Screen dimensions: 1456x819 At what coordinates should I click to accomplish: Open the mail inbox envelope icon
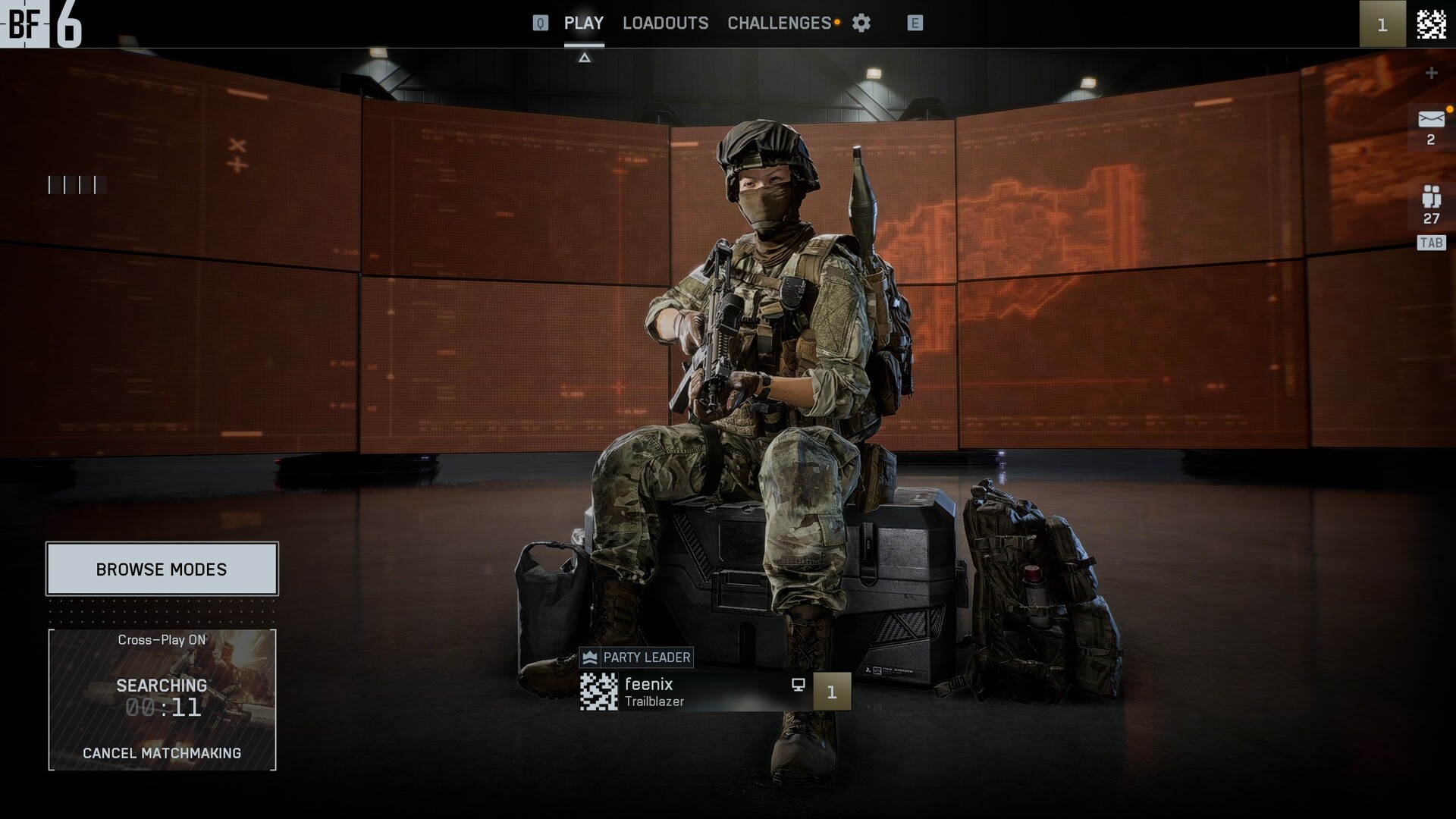[x=1431, y=120]
